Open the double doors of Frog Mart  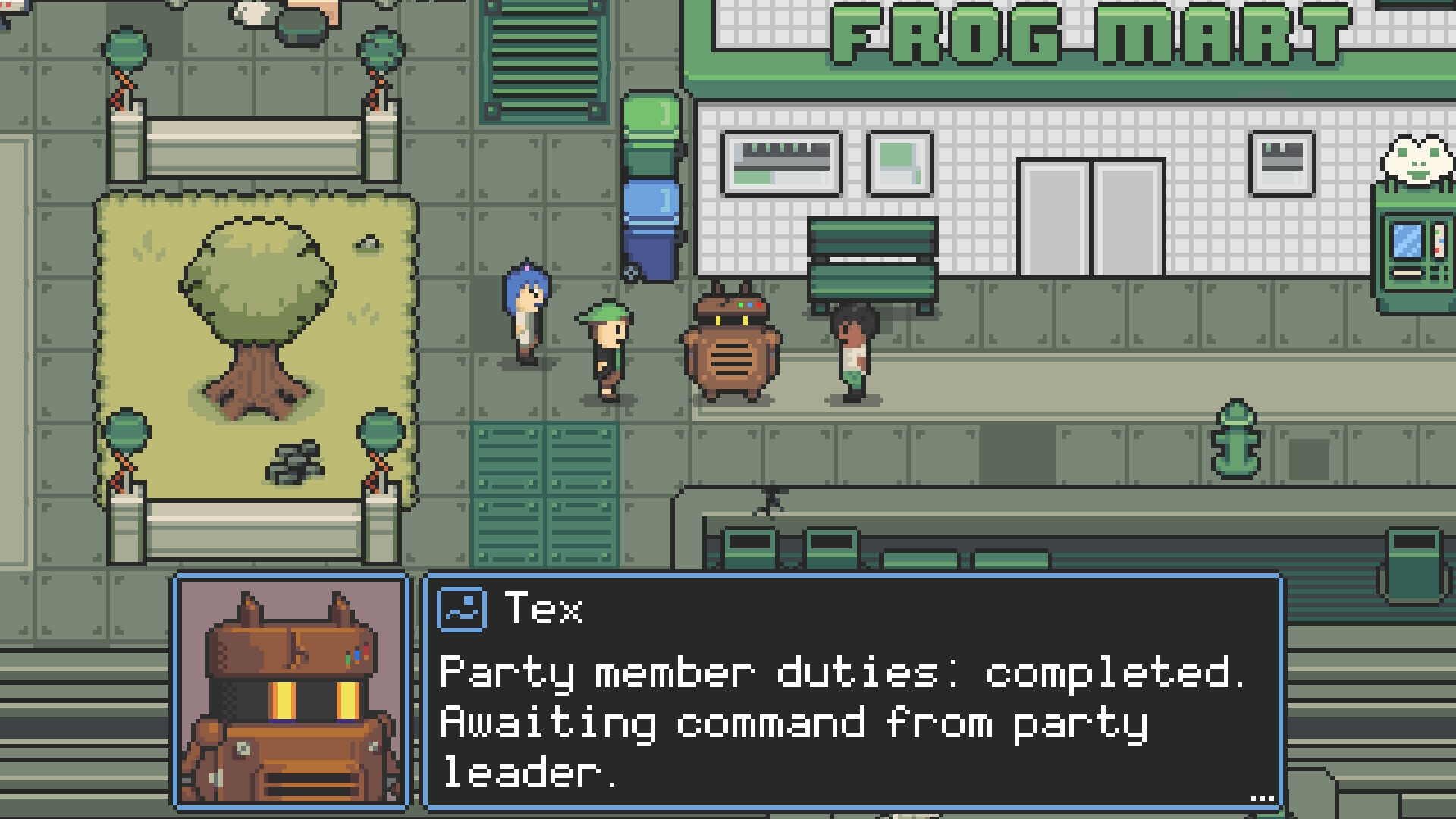click(x=1092, y=216)
